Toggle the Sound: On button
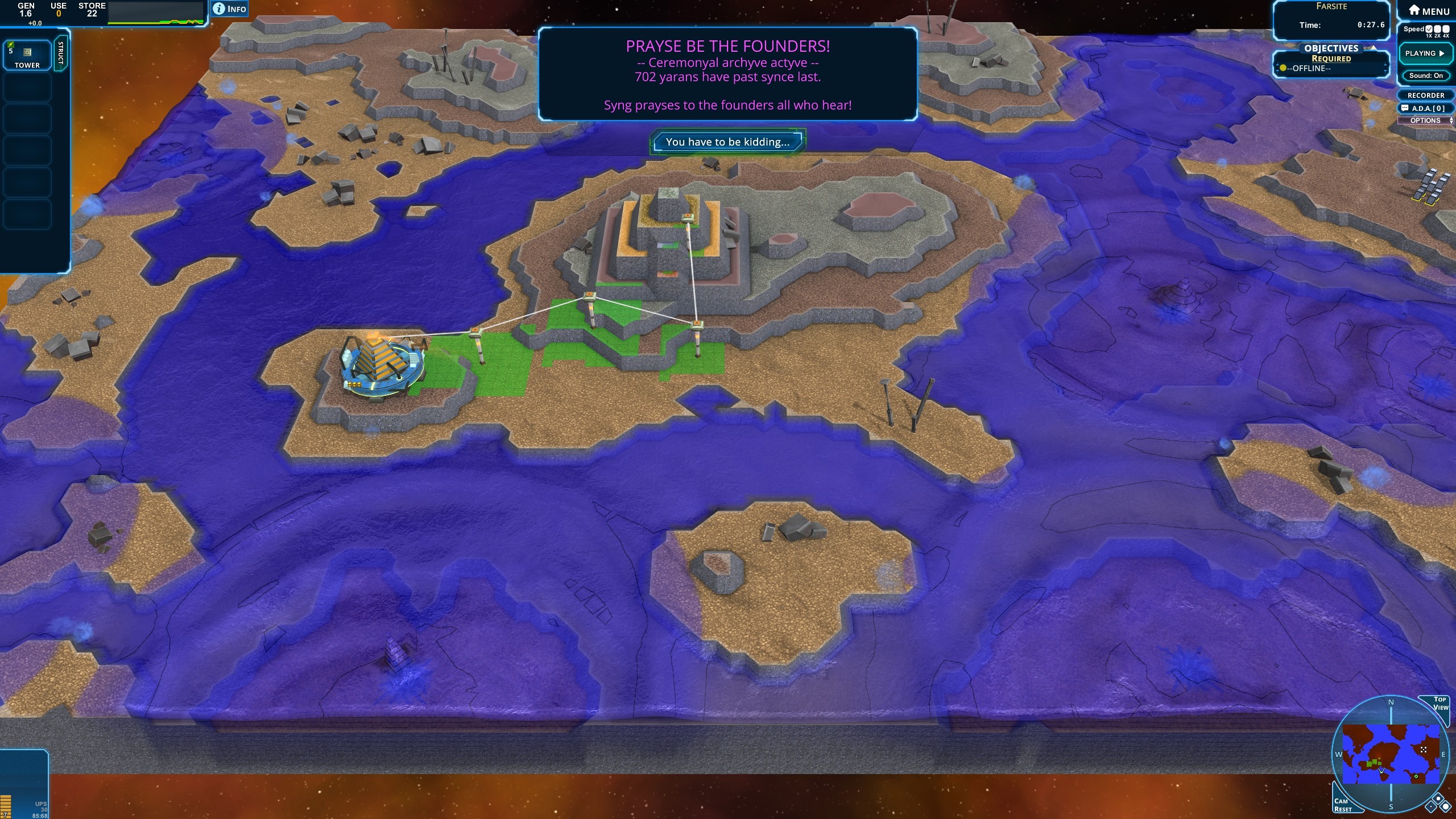 (x=1426, y=76)
